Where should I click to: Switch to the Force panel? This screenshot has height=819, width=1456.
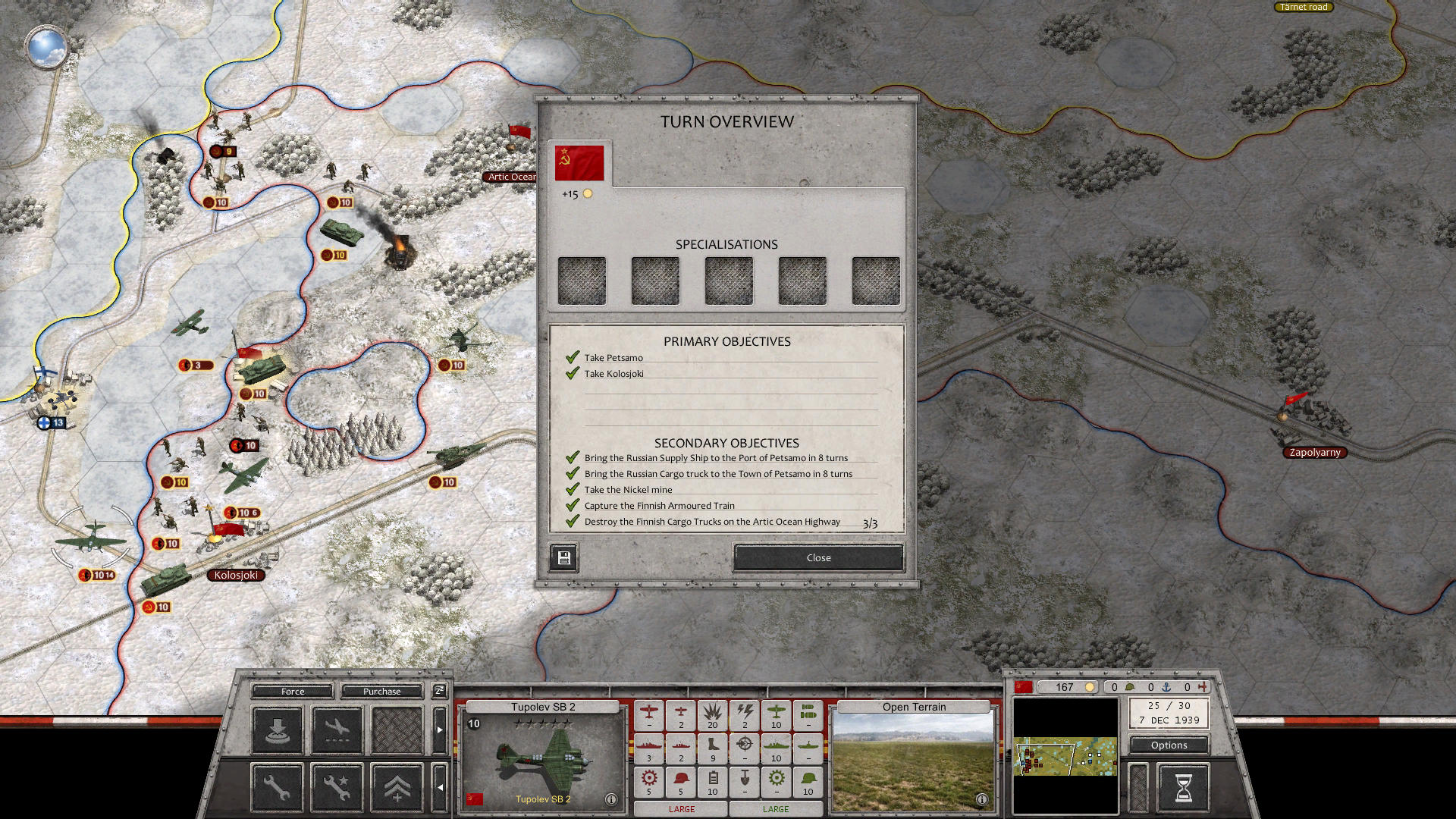point(291,691)
